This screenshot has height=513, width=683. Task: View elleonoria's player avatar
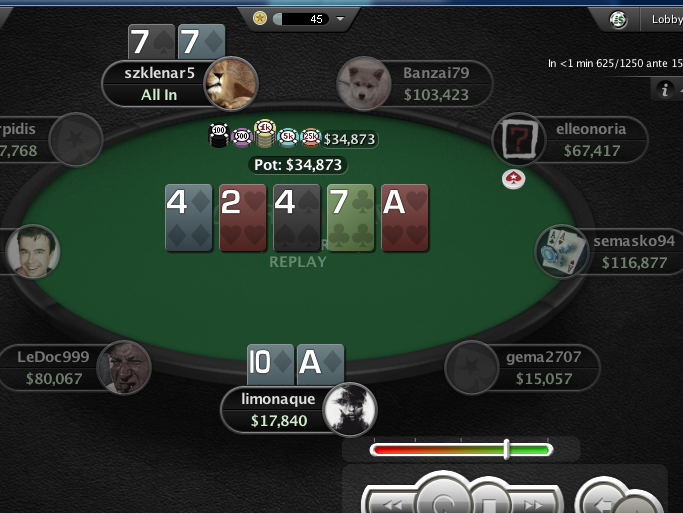pos(519,139)
